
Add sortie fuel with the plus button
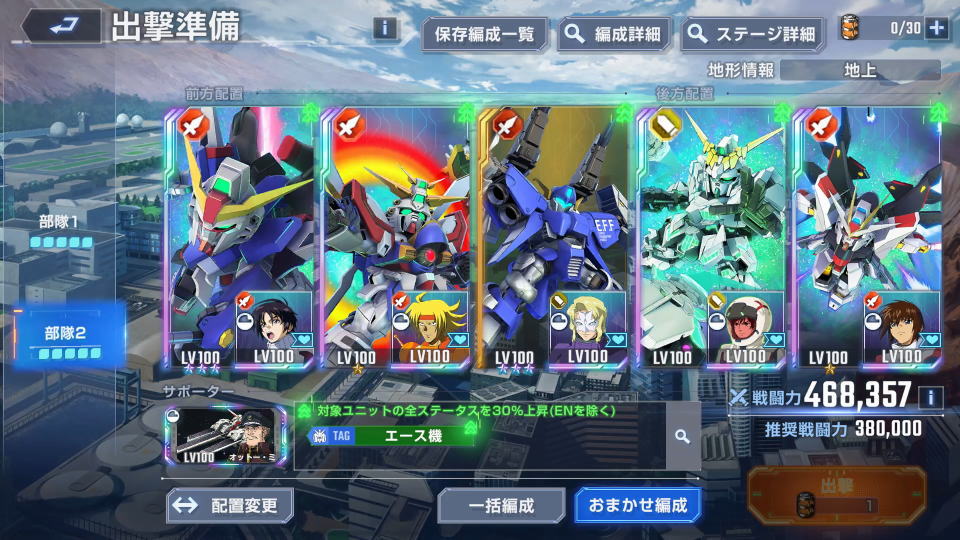[x=936, y=28]
